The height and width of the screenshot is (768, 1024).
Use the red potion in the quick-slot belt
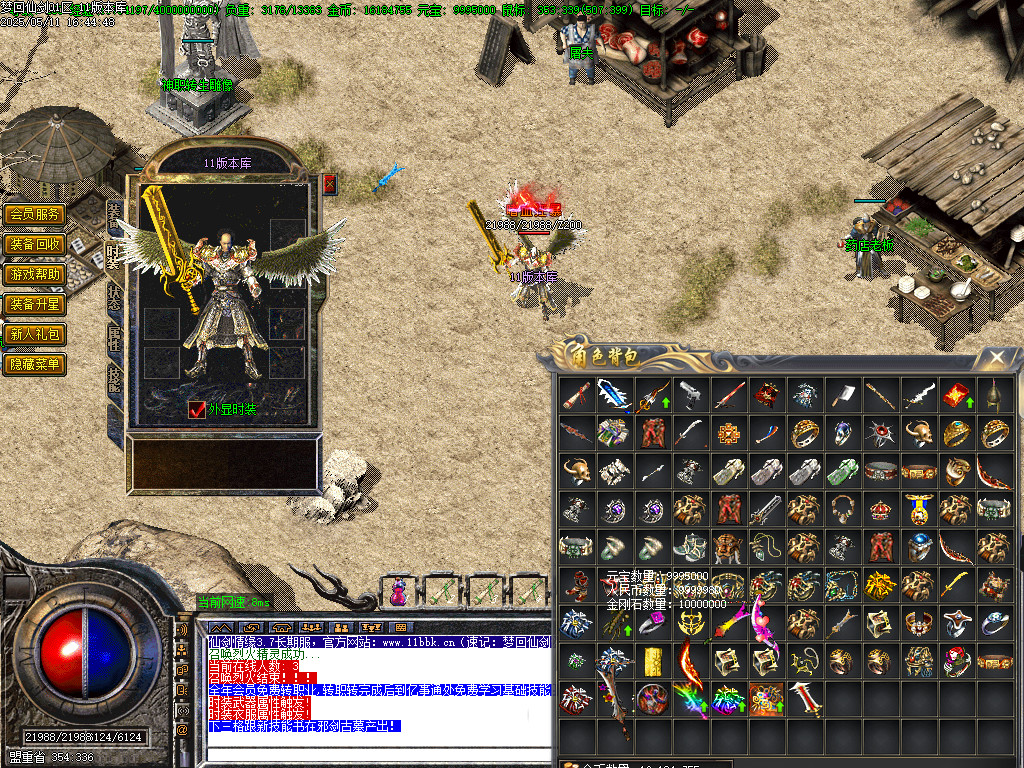click(399, 592)
